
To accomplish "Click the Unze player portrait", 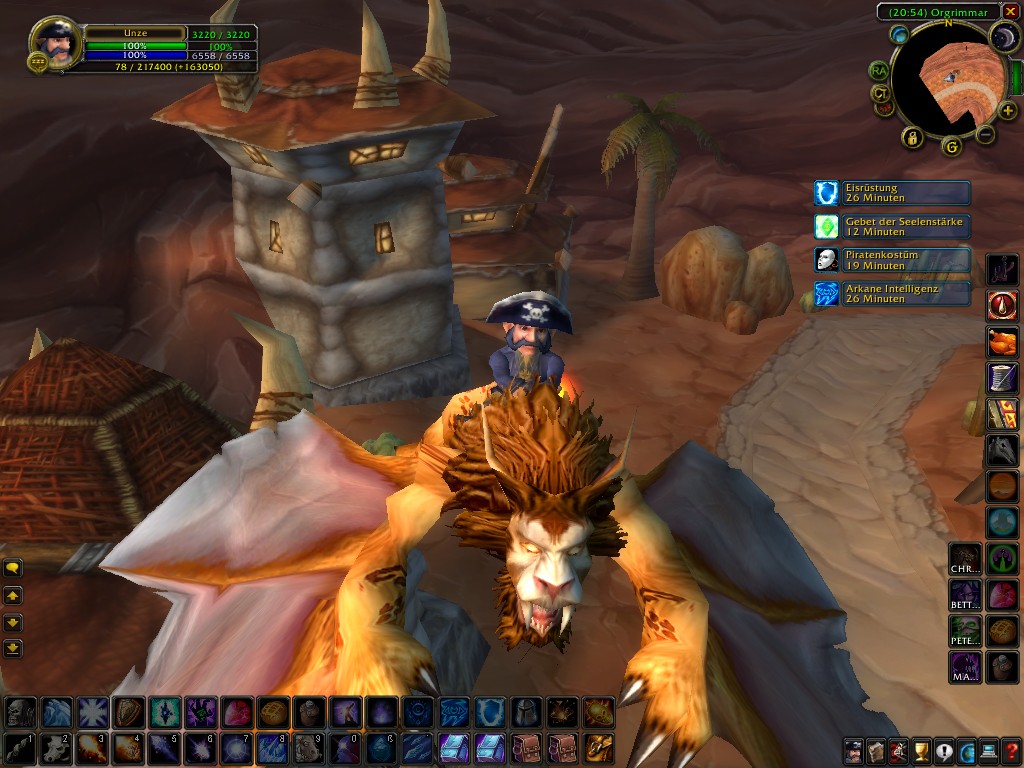I will click(55, 42).
